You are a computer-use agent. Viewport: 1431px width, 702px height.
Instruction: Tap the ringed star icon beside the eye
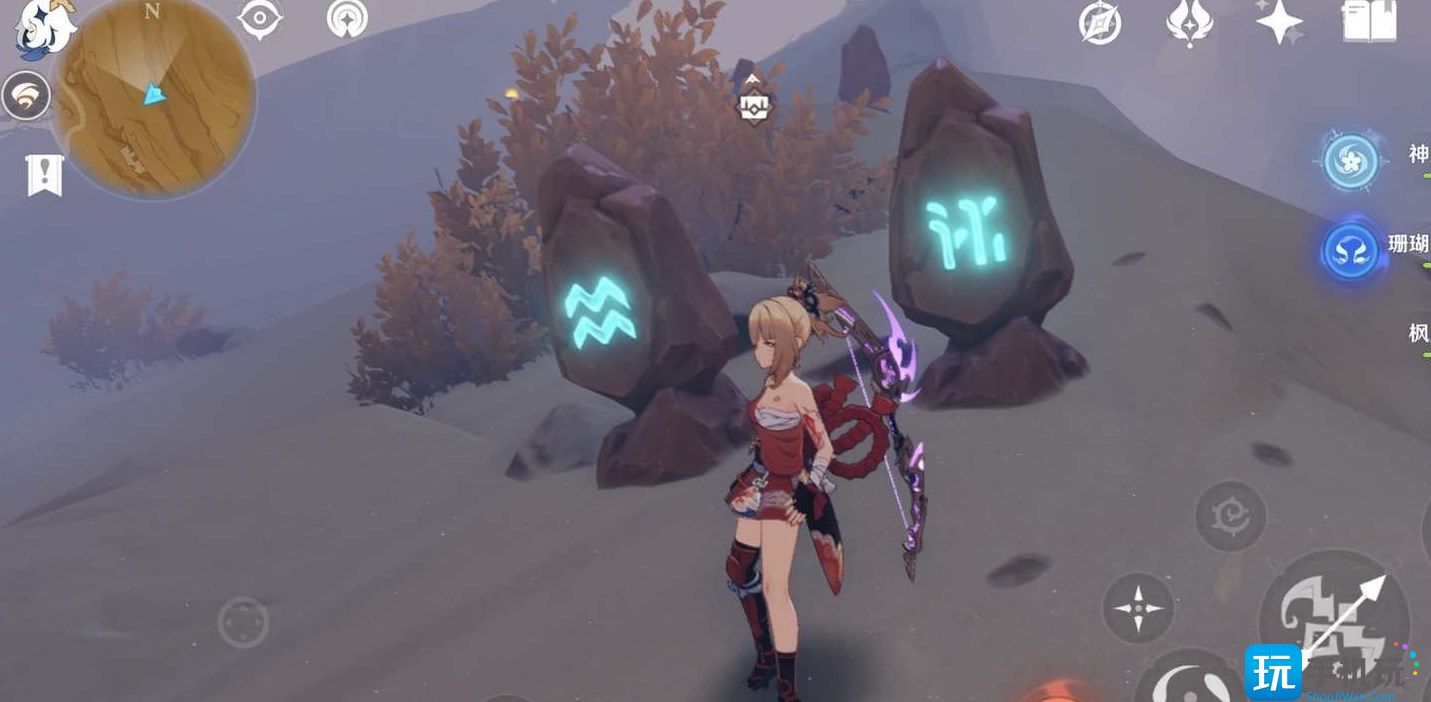point(347,19)
